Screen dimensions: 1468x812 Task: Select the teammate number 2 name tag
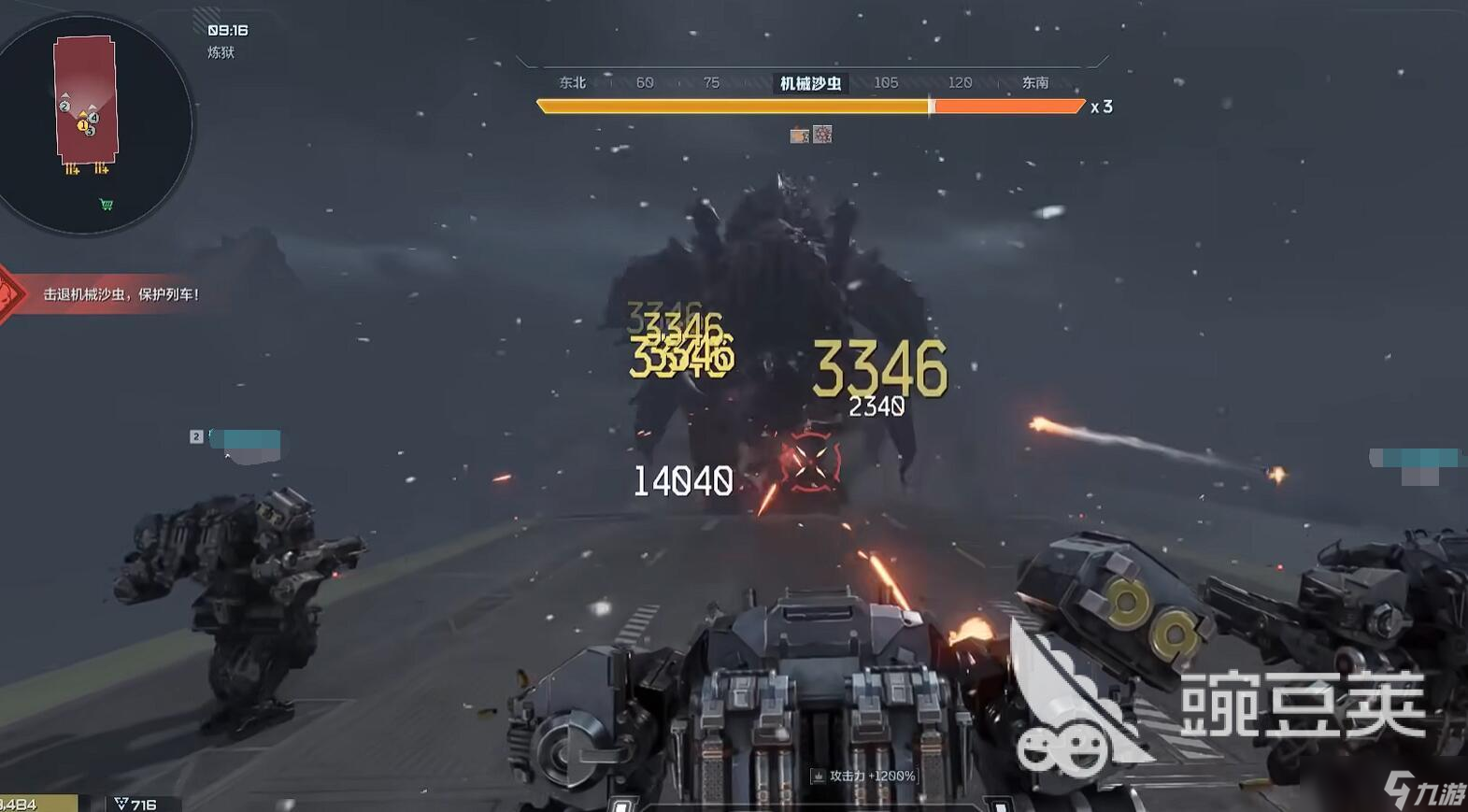[237, 438]
